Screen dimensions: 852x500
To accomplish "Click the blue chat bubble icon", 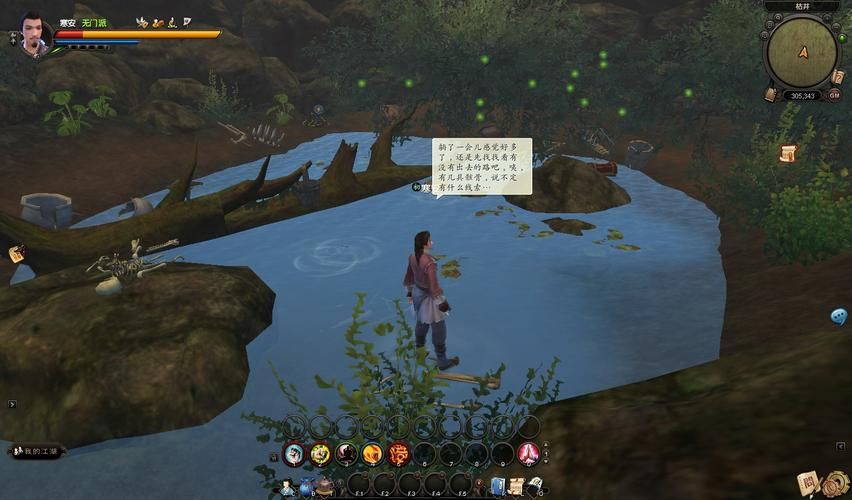I will point(838,316).
